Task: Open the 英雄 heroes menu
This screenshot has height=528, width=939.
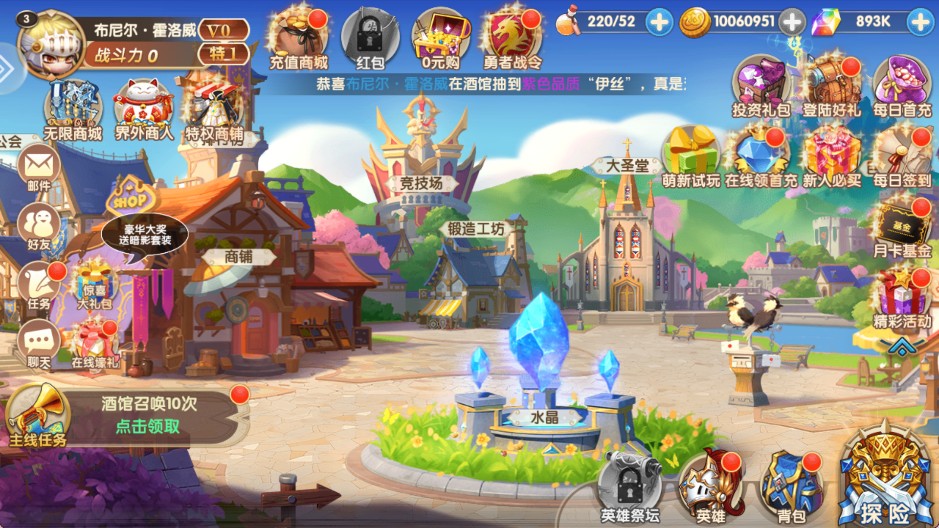Action: pyautogui.click(x=710, y=487)
